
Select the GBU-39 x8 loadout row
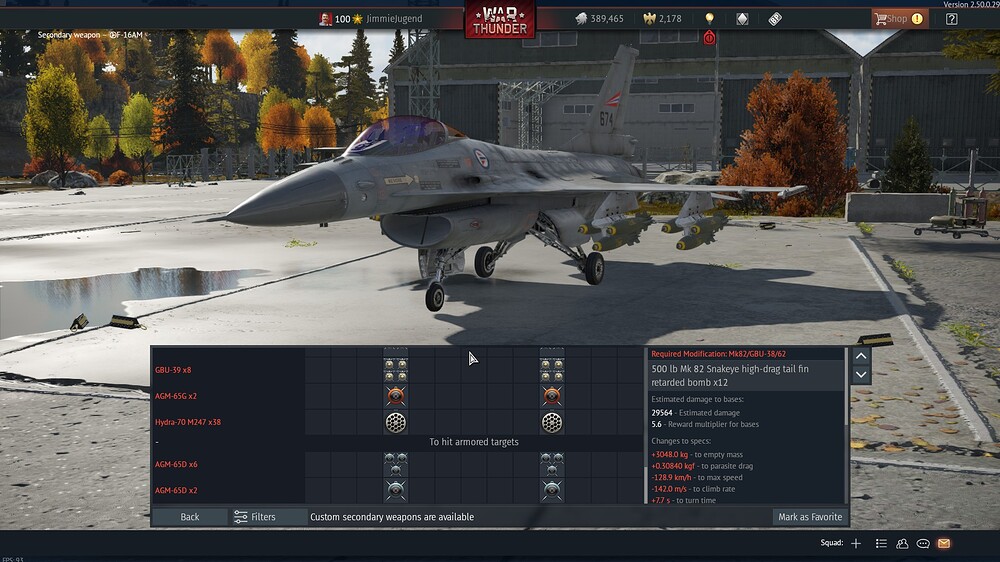[173, 370]
